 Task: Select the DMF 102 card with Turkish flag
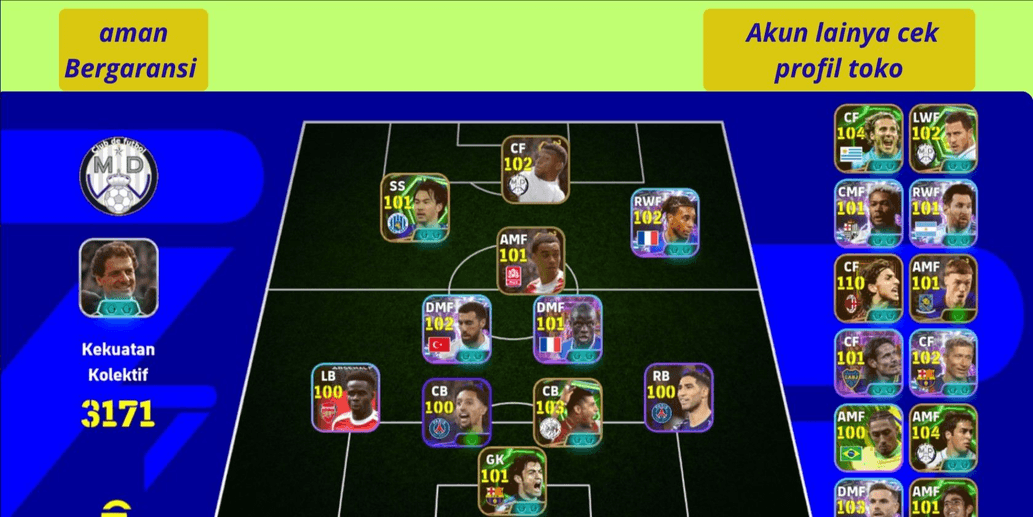[x=457, y=328]
